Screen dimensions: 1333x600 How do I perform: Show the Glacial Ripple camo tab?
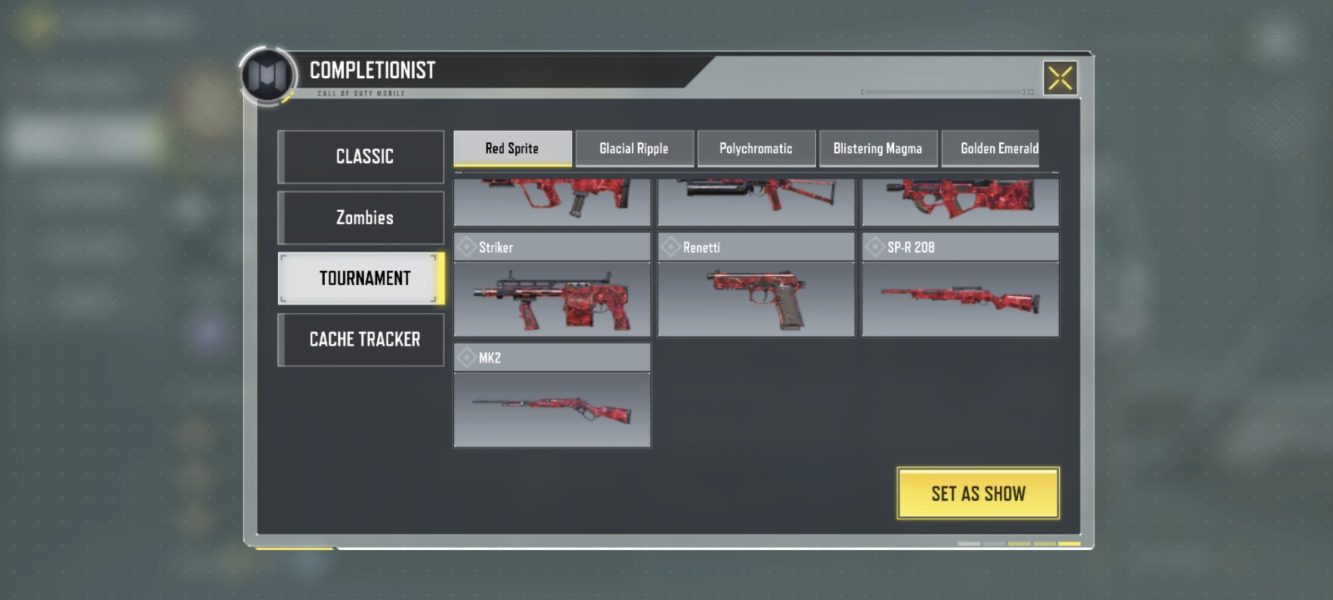[634, 149]
